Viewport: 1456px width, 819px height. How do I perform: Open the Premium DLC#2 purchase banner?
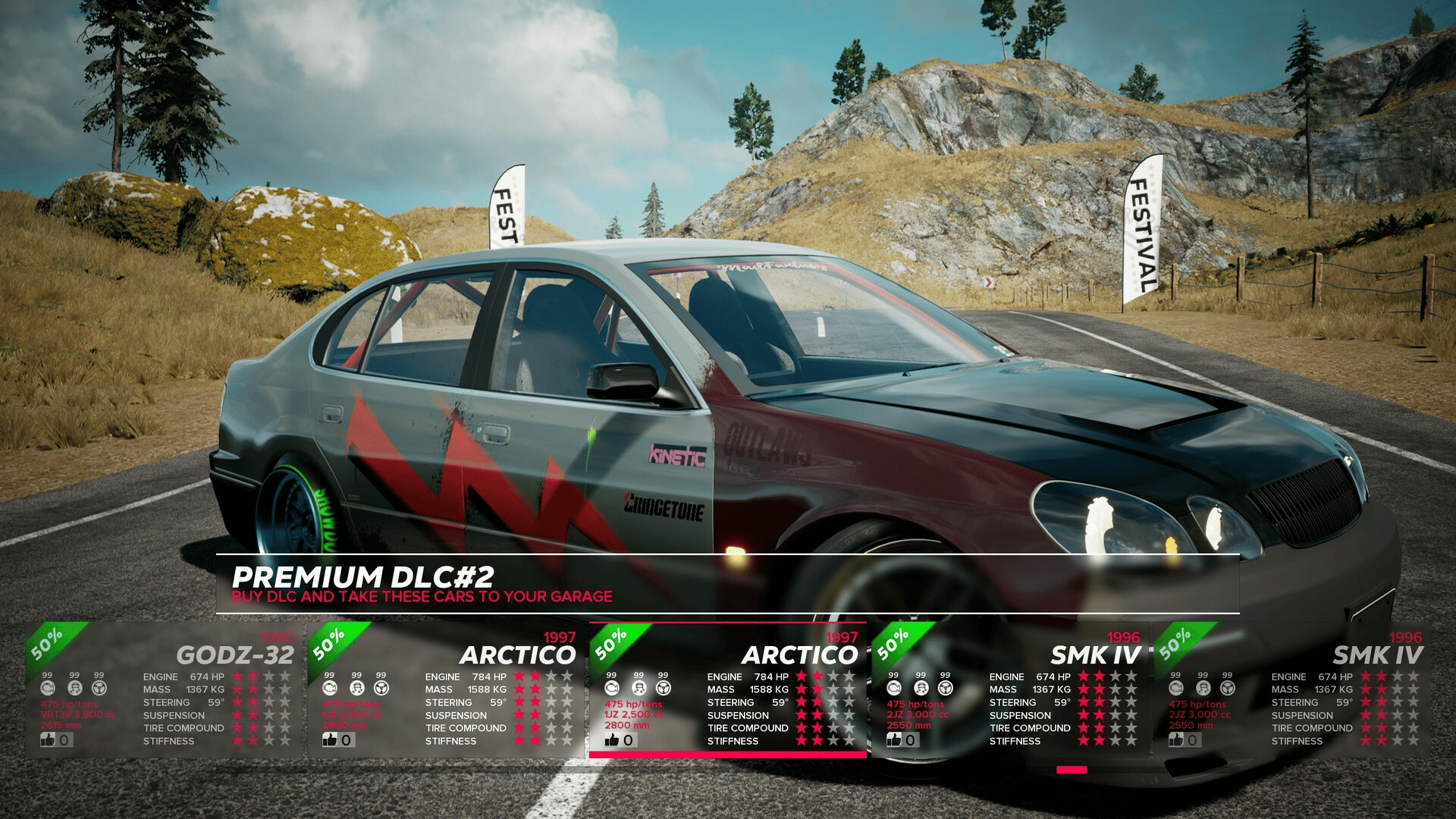coord(726,584)
